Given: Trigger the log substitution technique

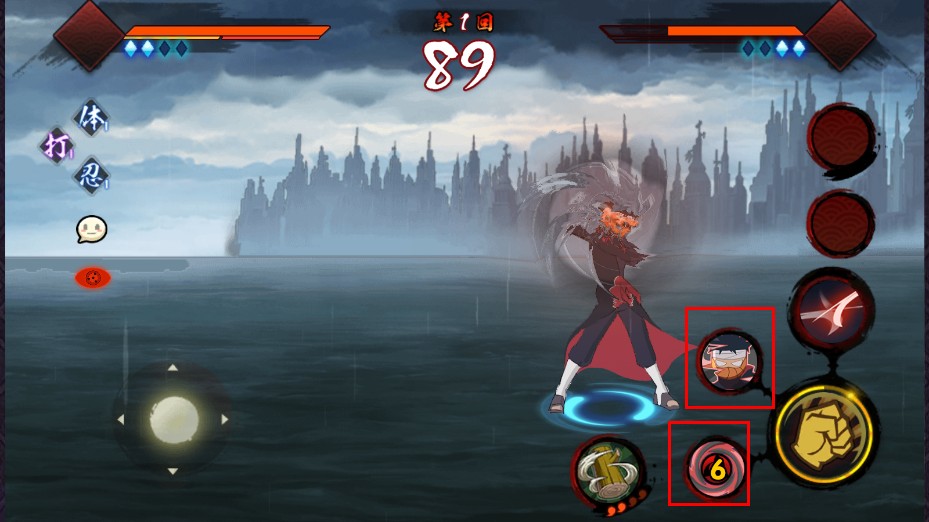Looking at the screenshot, I should pos(607,471).
